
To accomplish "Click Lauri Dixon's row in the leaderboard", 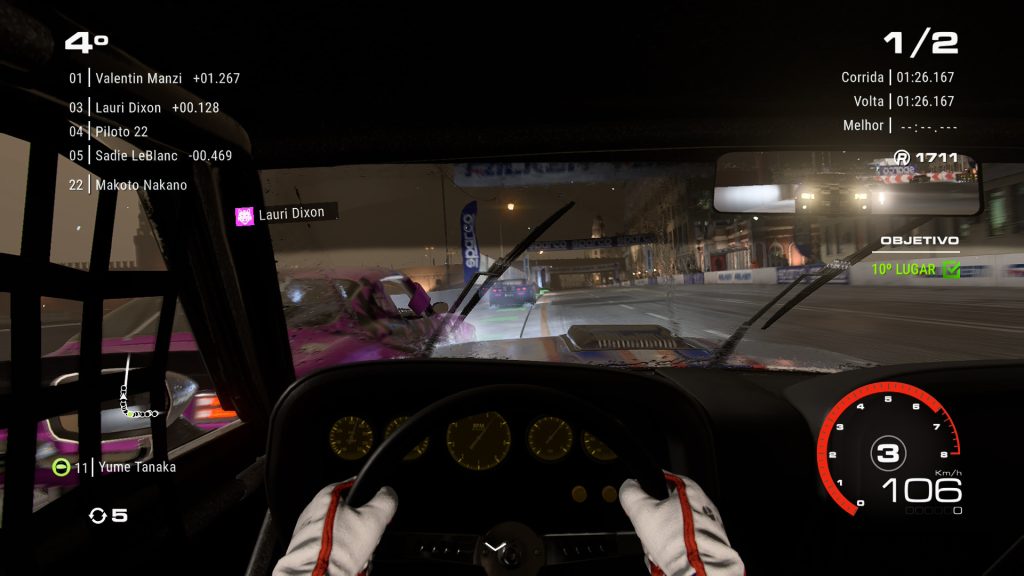I will [x=143, y=107].
